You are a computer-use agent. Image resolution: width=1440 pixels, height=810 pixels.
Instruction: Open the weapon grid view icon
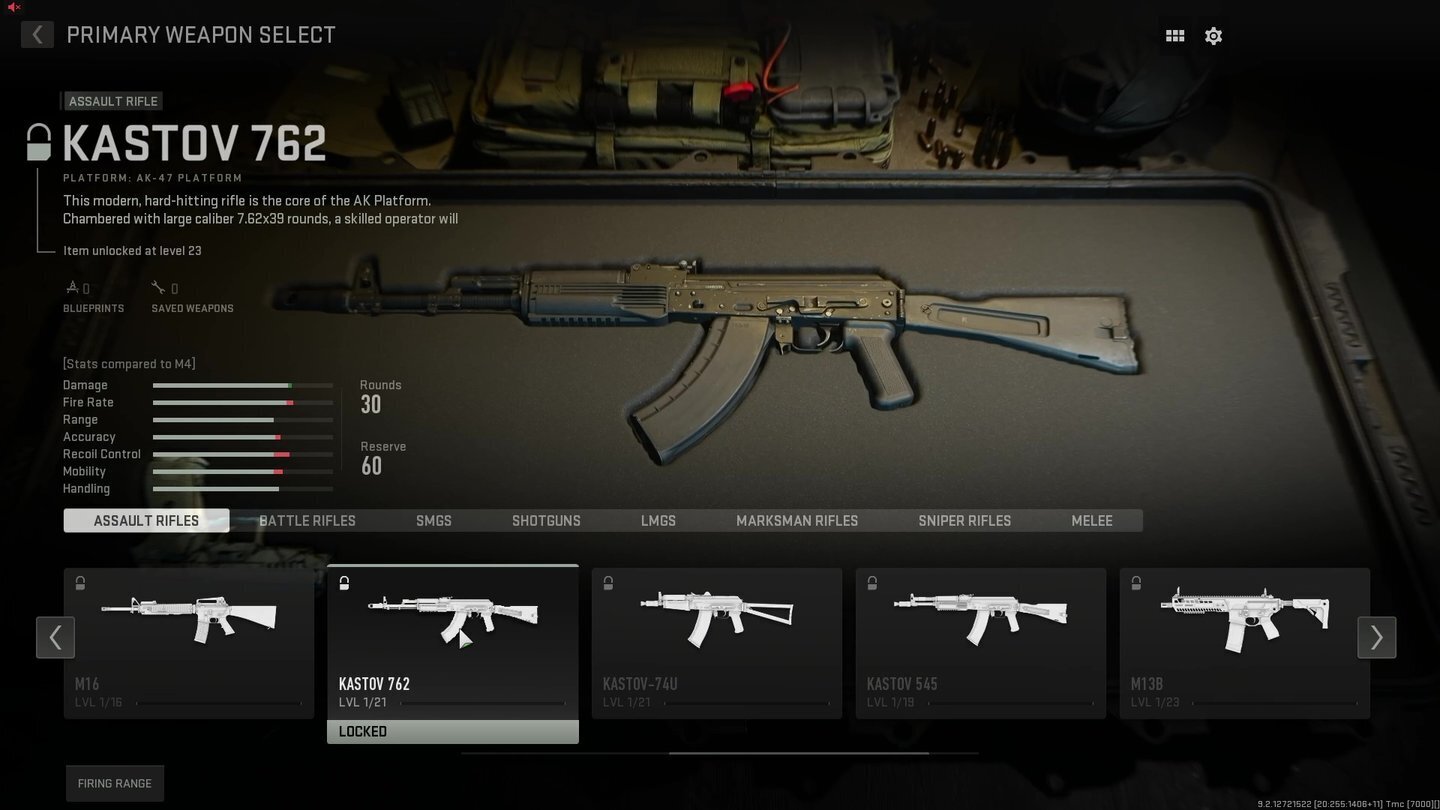tap(1174, 35)
